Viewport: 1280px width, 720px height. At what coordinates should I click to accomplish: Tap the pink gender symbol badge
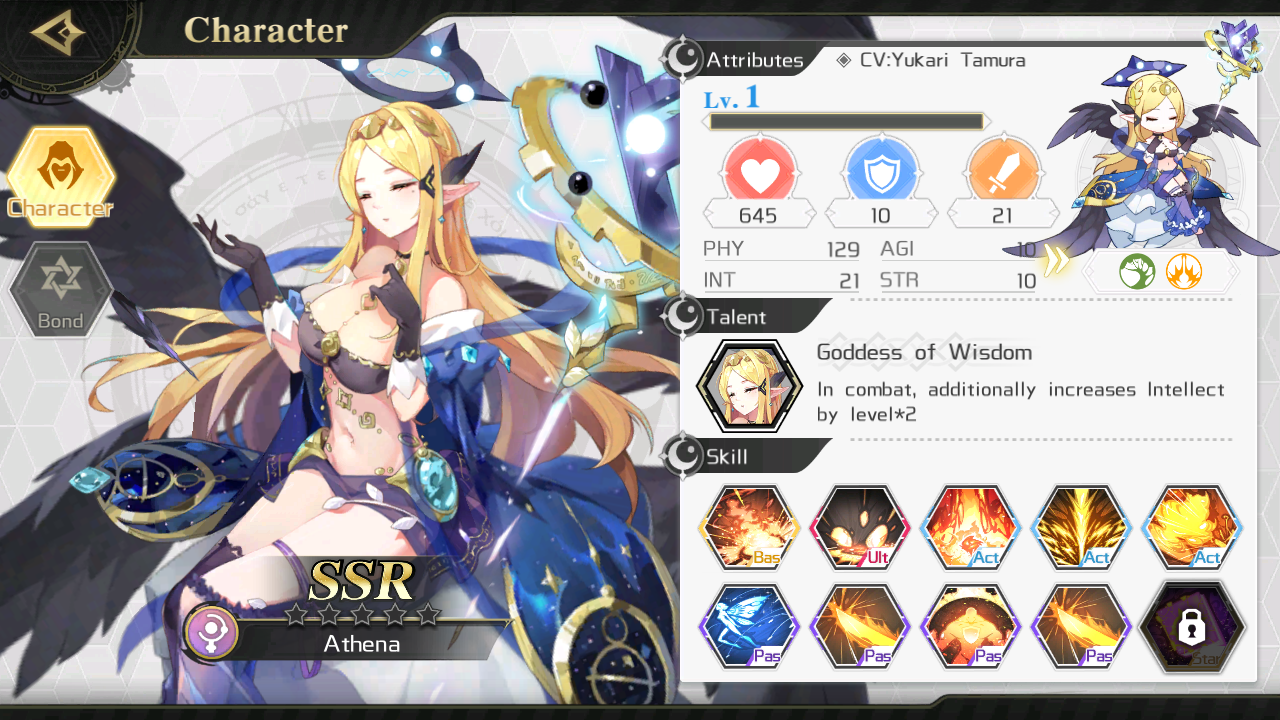coord(211,632)
